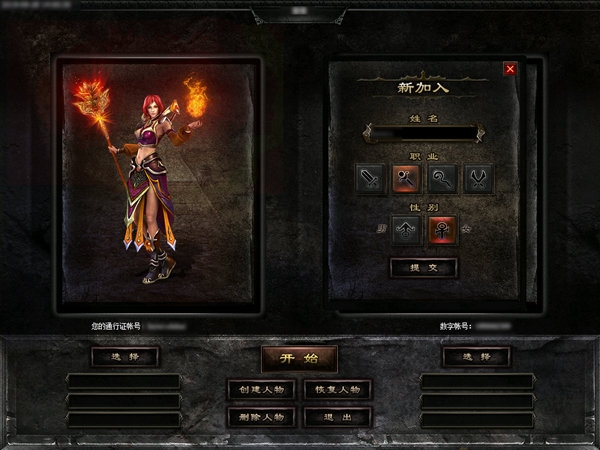The width and height of the screenshot is (600, 450).
Task: Click 选择 button below the passport account label
Action: [124, 356]
